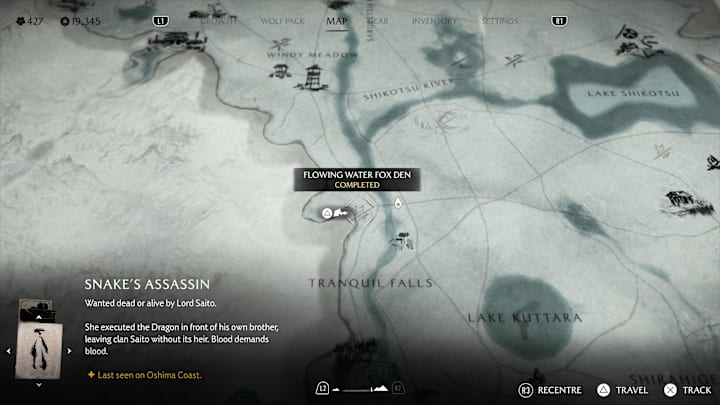The height and width of the screenshot is (405, 720).
Task: Select the Map tab
Action: [338, 20]
